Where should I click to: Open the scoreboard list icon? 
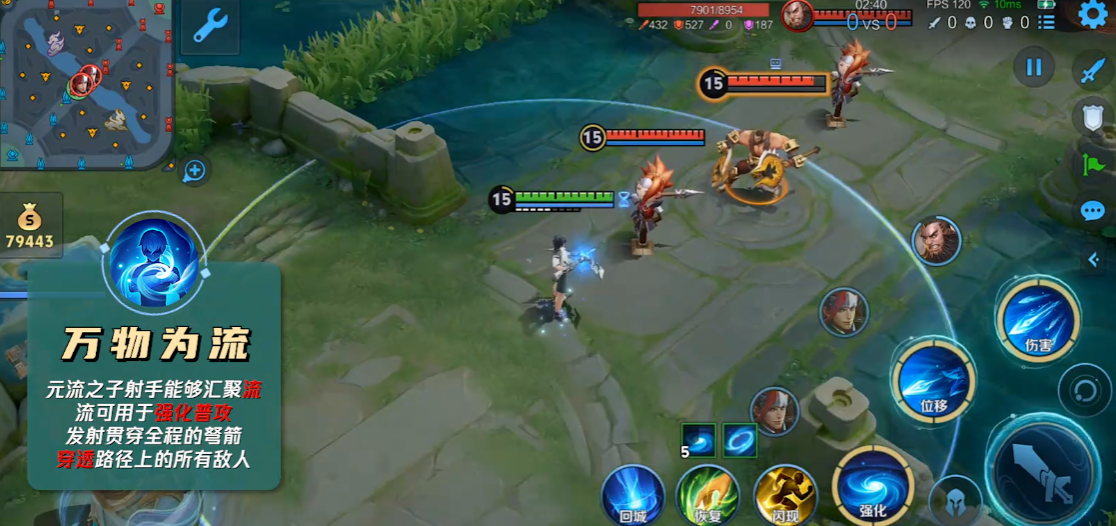(1046, 22)
